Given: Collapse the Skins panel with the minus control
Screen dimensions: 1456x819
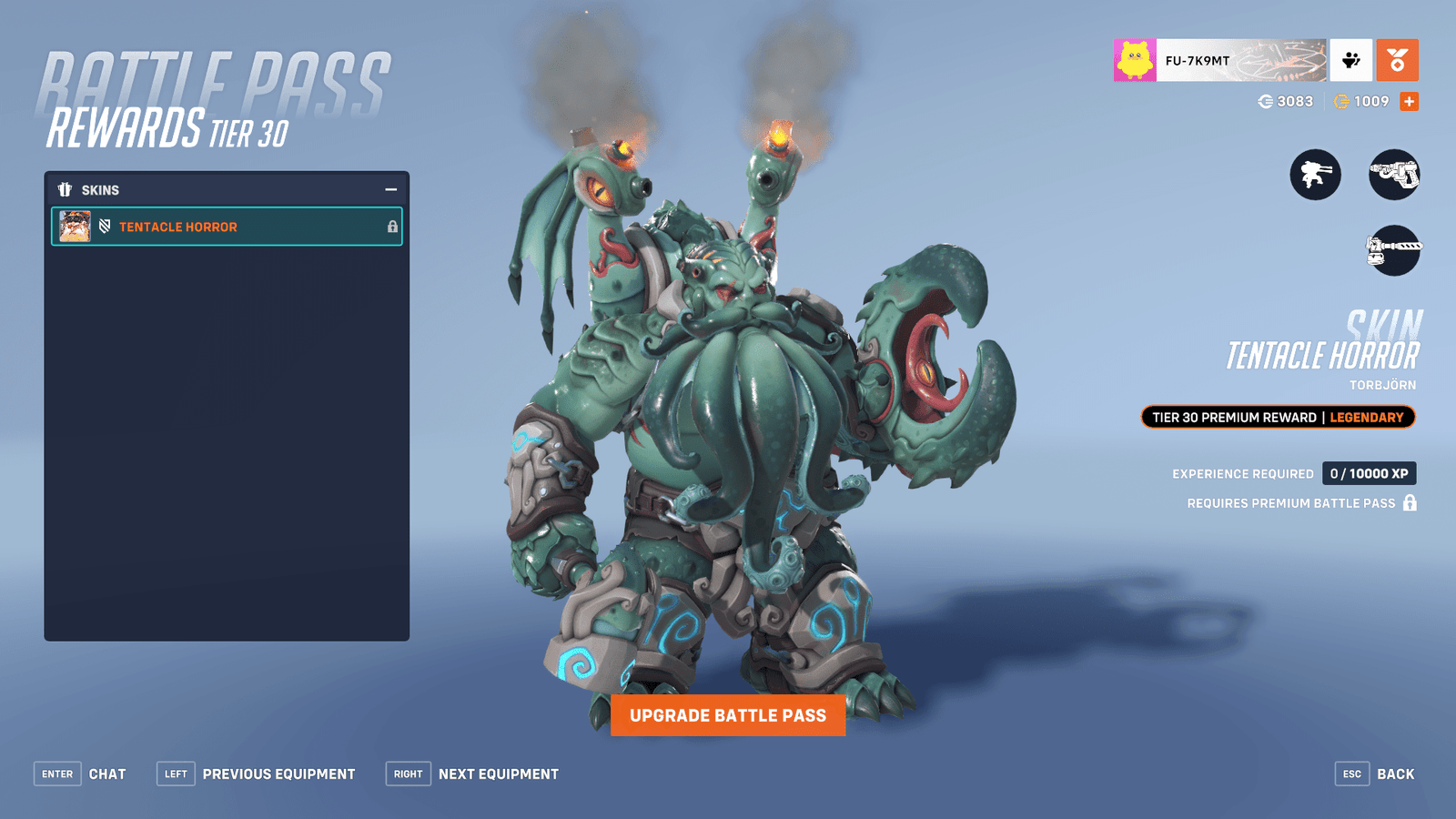Looking at the screenshot, I should pyautogui.click(x=391, y=189).
